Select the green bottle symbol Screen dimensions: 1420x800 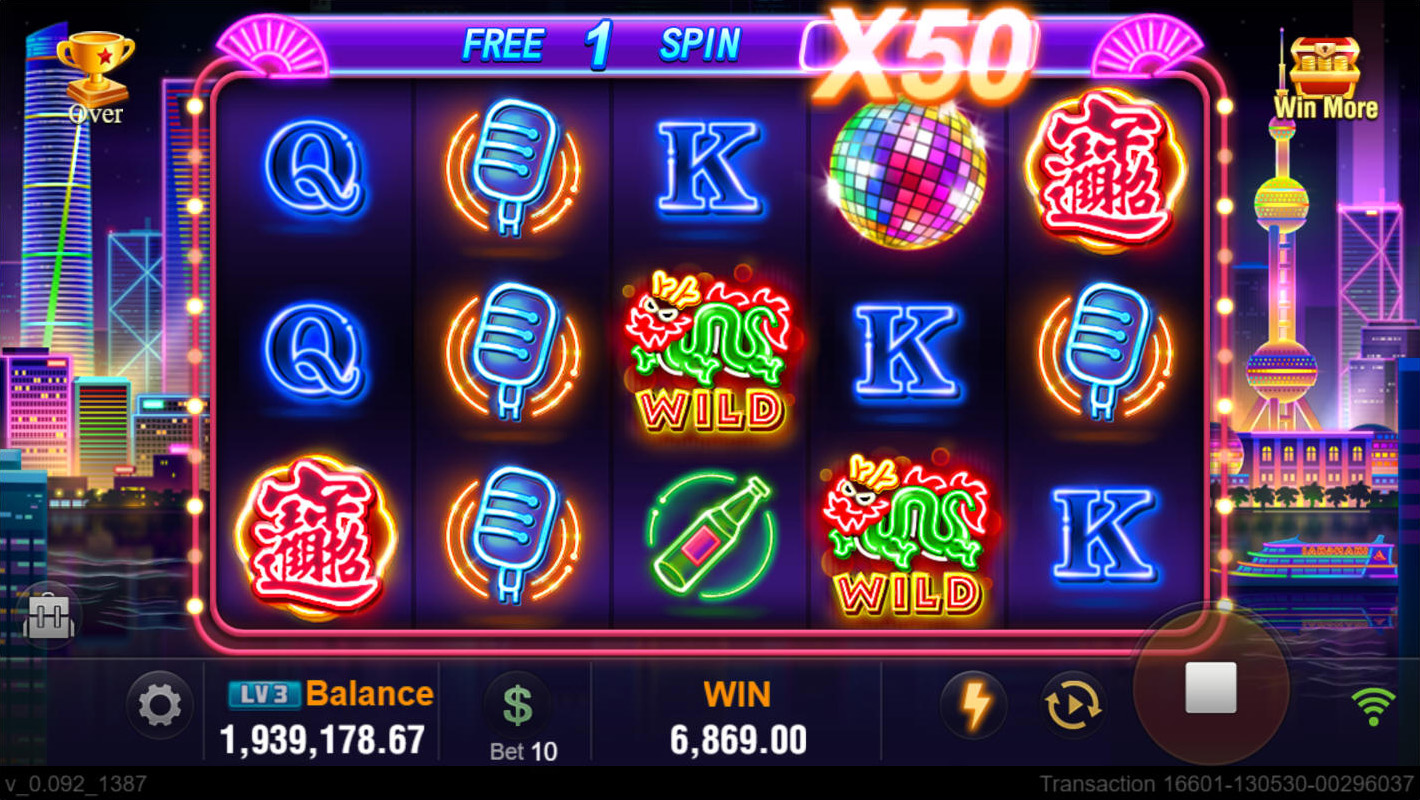point(712,535)
